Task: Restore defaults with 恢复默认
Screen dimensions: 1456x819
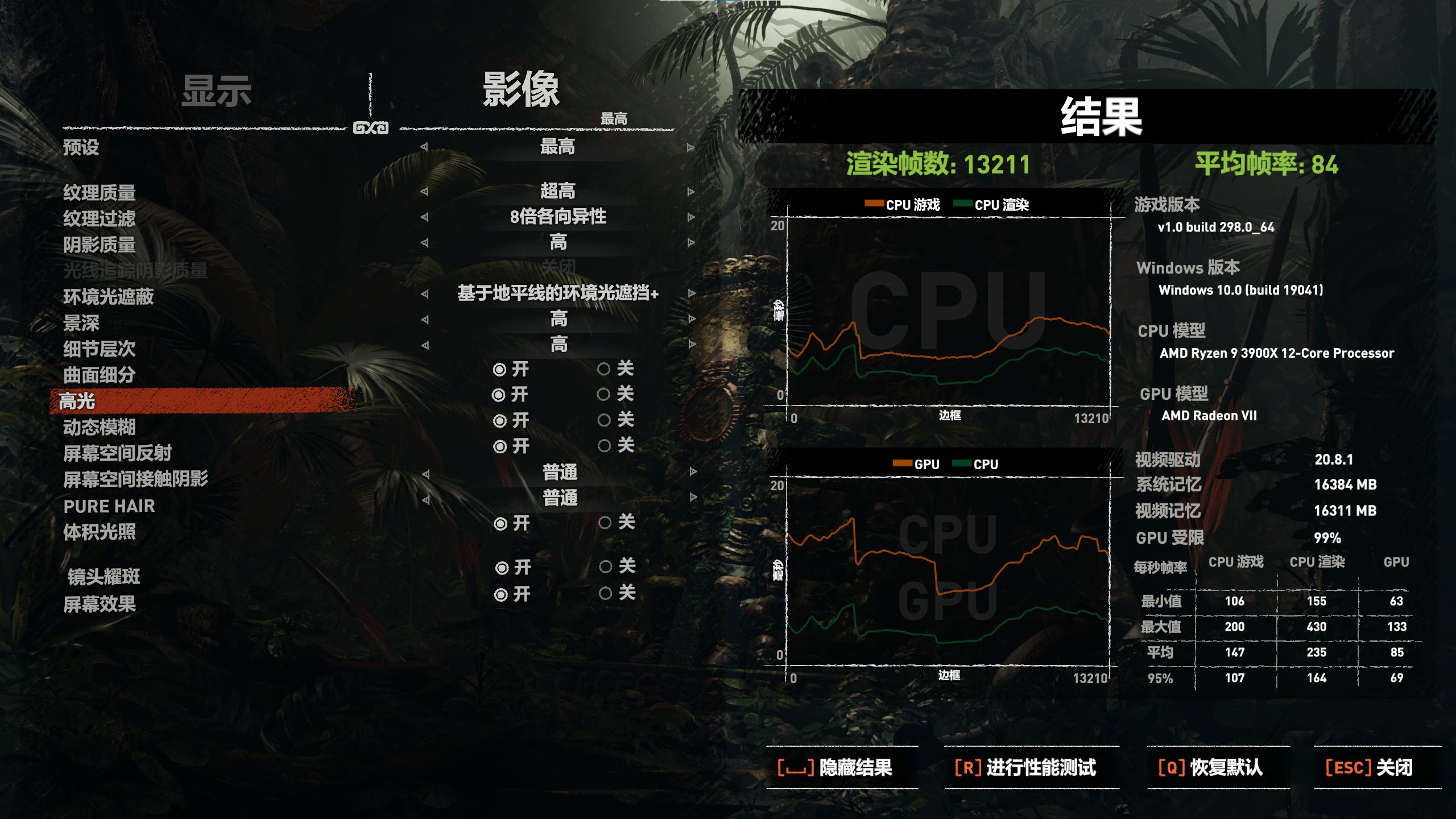Action: pos(1218,766)
